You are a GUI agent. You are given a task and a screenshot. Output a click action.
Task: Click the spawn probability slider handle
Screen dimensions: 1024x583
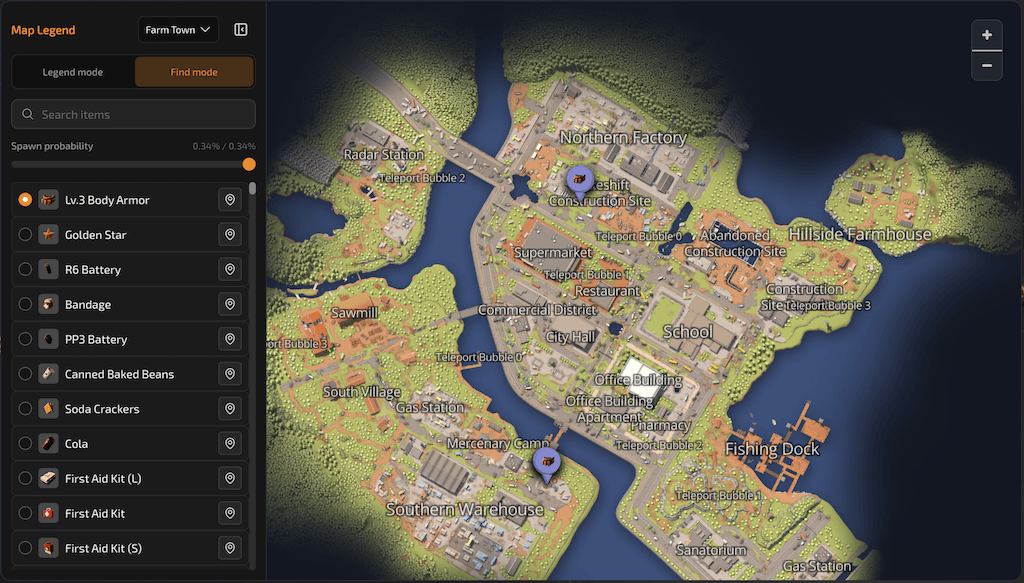pos(249,164)
